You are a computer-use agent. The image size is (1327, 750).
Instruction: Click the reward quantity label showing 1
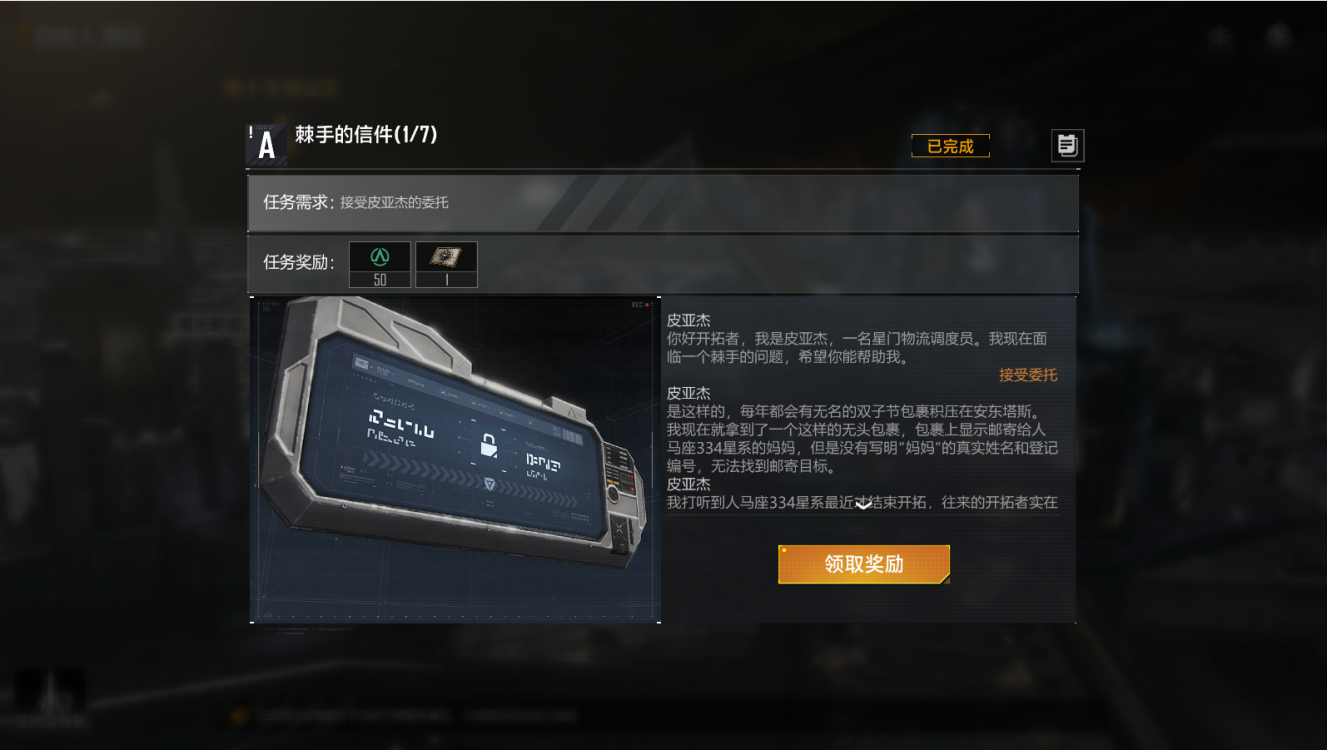click(x=445, y=281)
